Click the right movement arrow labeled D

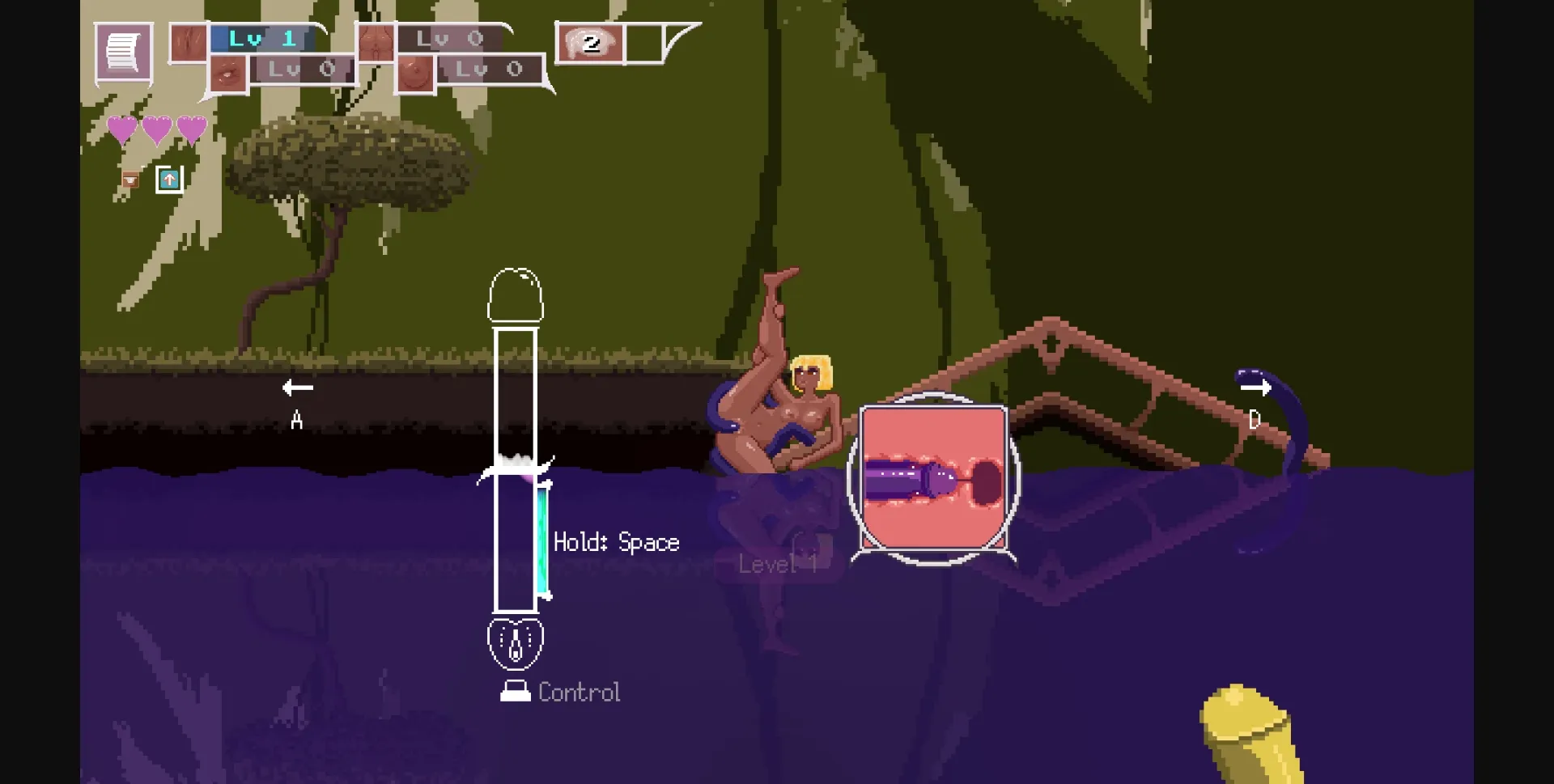click(1255, 388)
